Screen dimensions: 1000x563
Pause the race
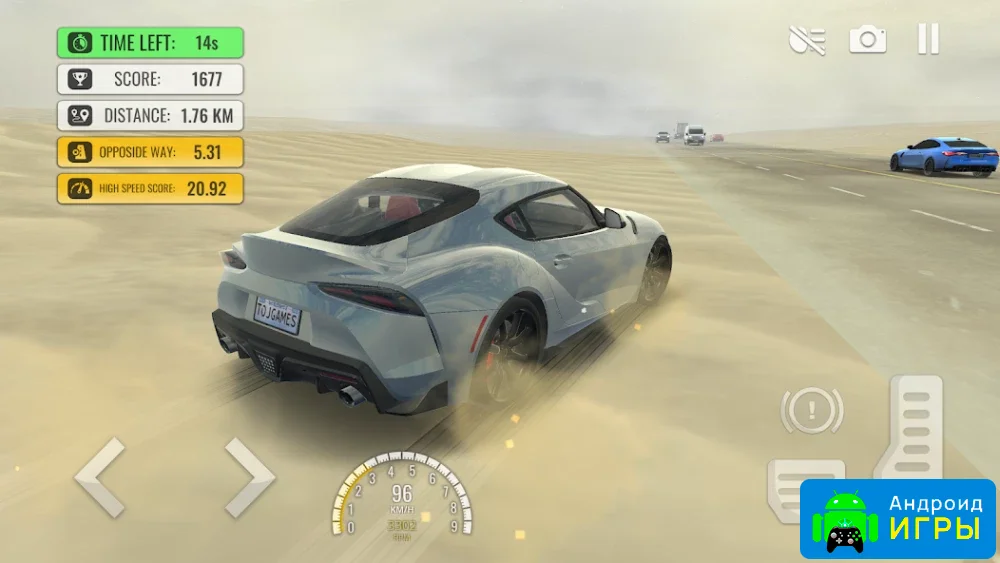[x=928, y=39]
